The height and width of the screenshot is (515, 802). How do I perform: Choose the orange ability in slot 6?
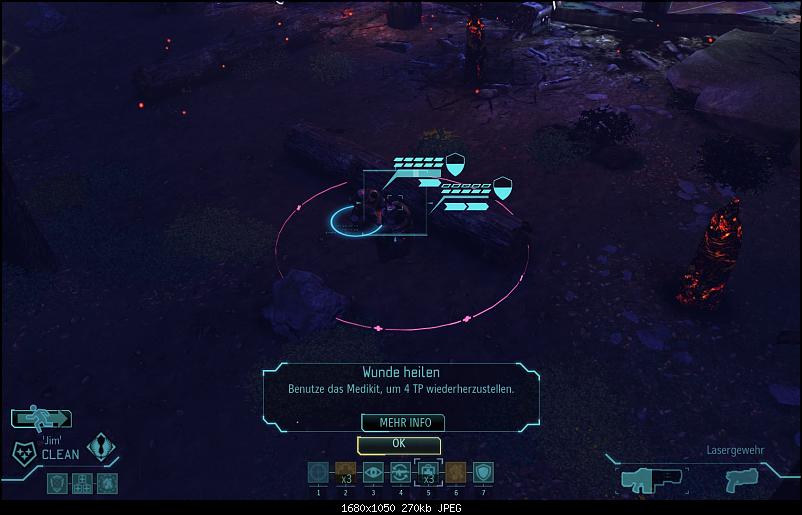click(x=456, y=472)
